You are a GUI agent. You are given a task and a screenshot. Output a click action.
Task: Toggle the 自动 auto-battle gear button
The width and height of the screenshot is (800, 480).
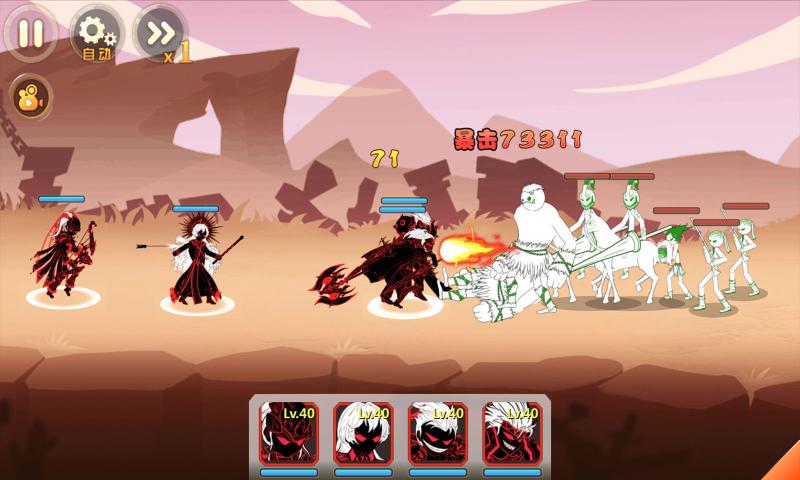pyautogui.click(x=95, y=35)
